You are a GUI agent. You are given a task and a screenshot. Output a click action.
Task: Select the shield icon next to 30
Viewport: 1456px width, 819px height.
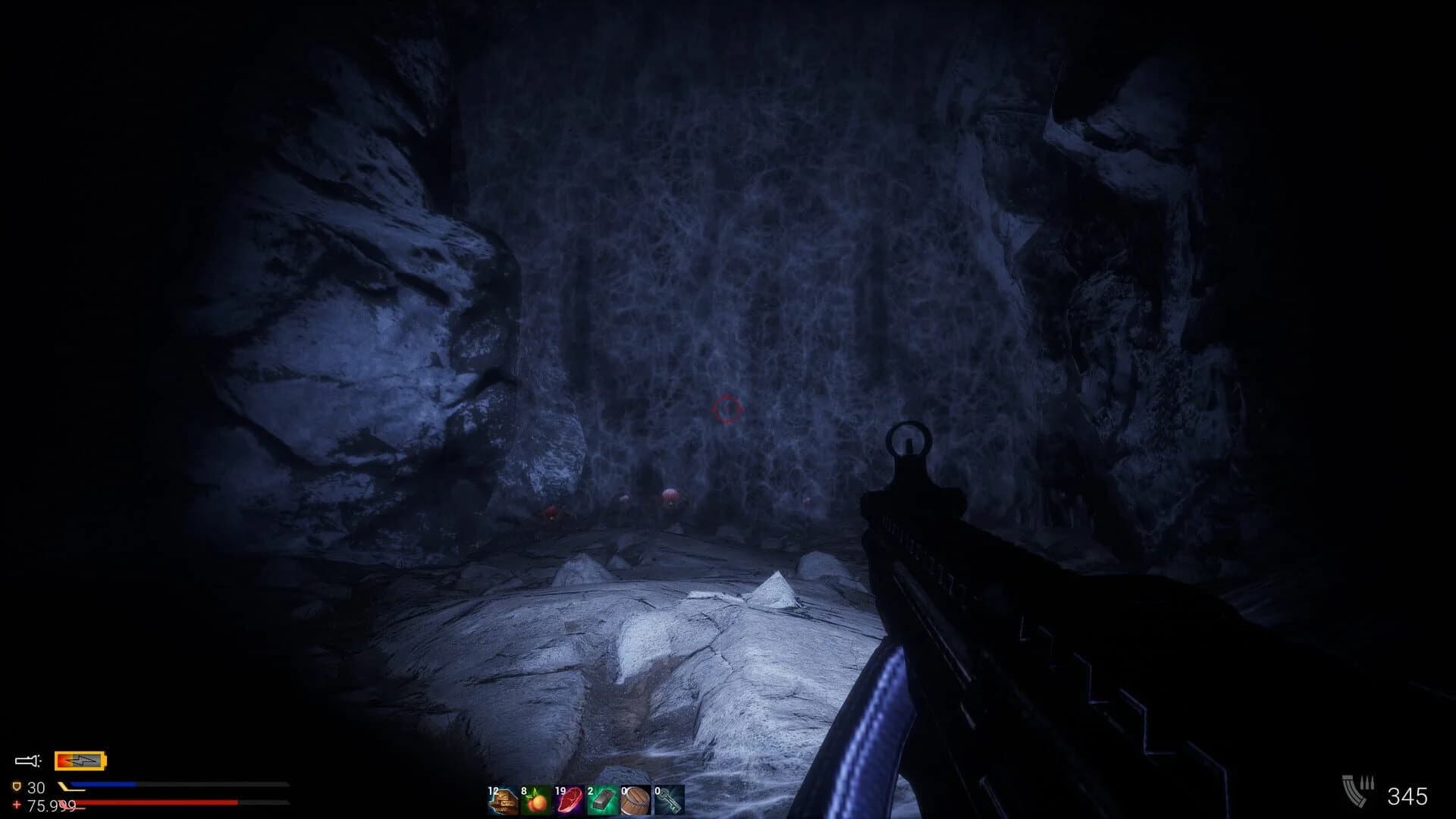(x=17, y=786)
